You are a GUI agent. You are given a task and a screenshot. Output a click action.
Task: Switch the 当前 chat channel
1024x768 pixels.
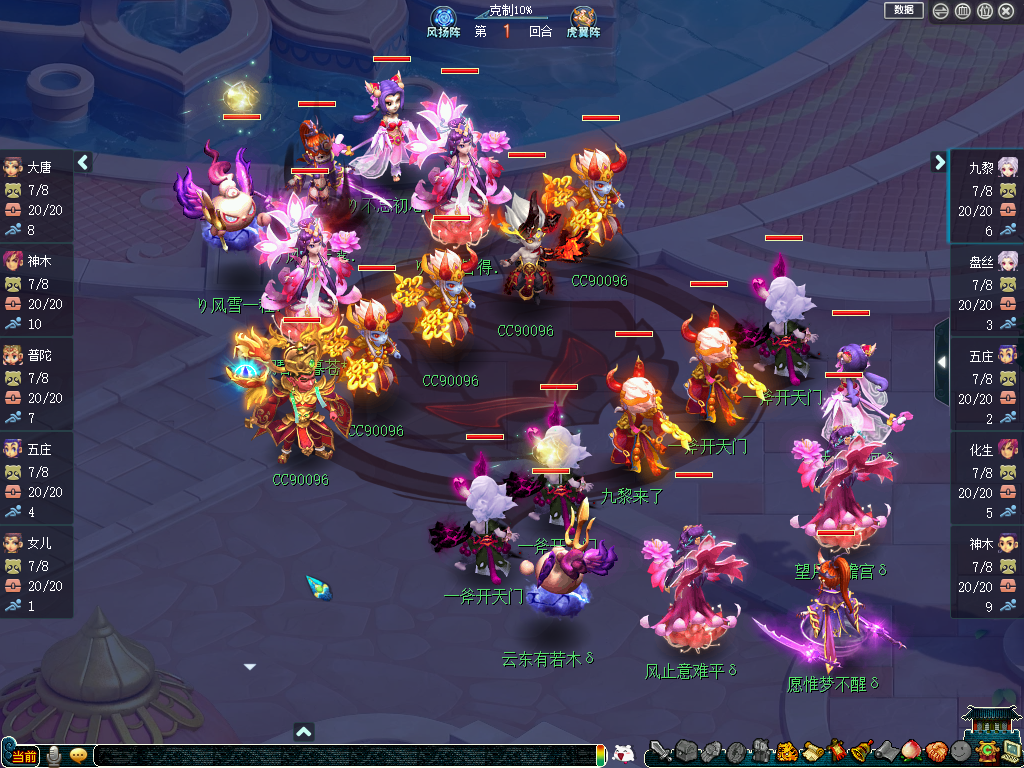click(22, 756)
